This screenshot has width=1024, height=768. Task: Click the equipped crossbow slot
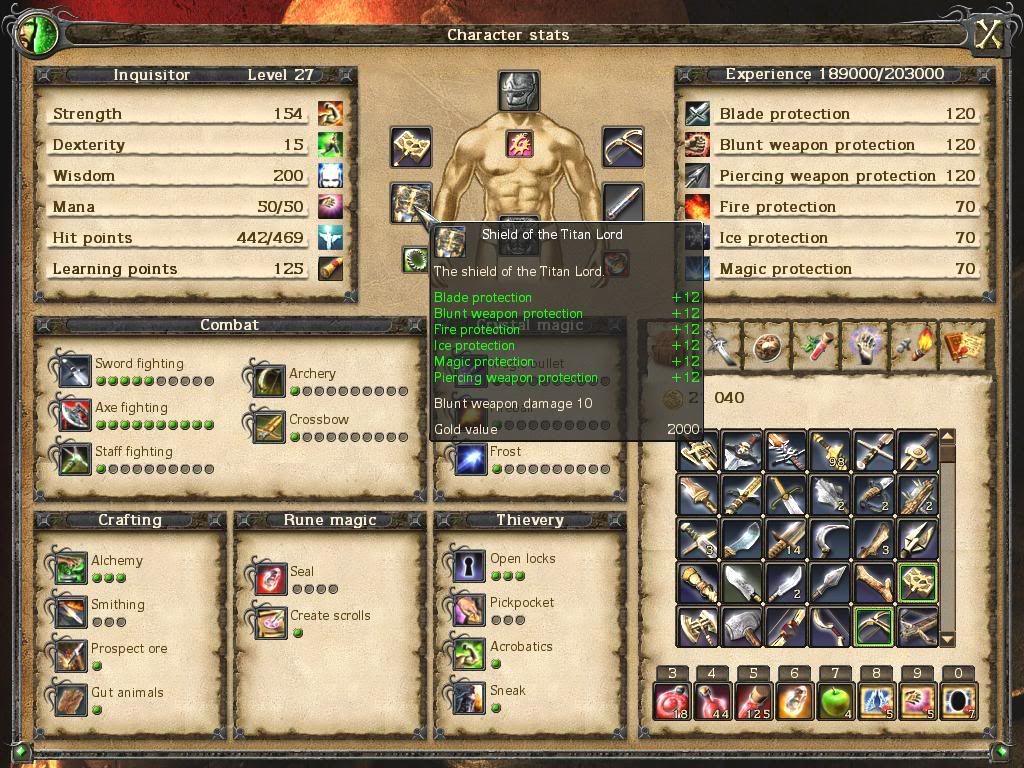click(x=623, y=147)
